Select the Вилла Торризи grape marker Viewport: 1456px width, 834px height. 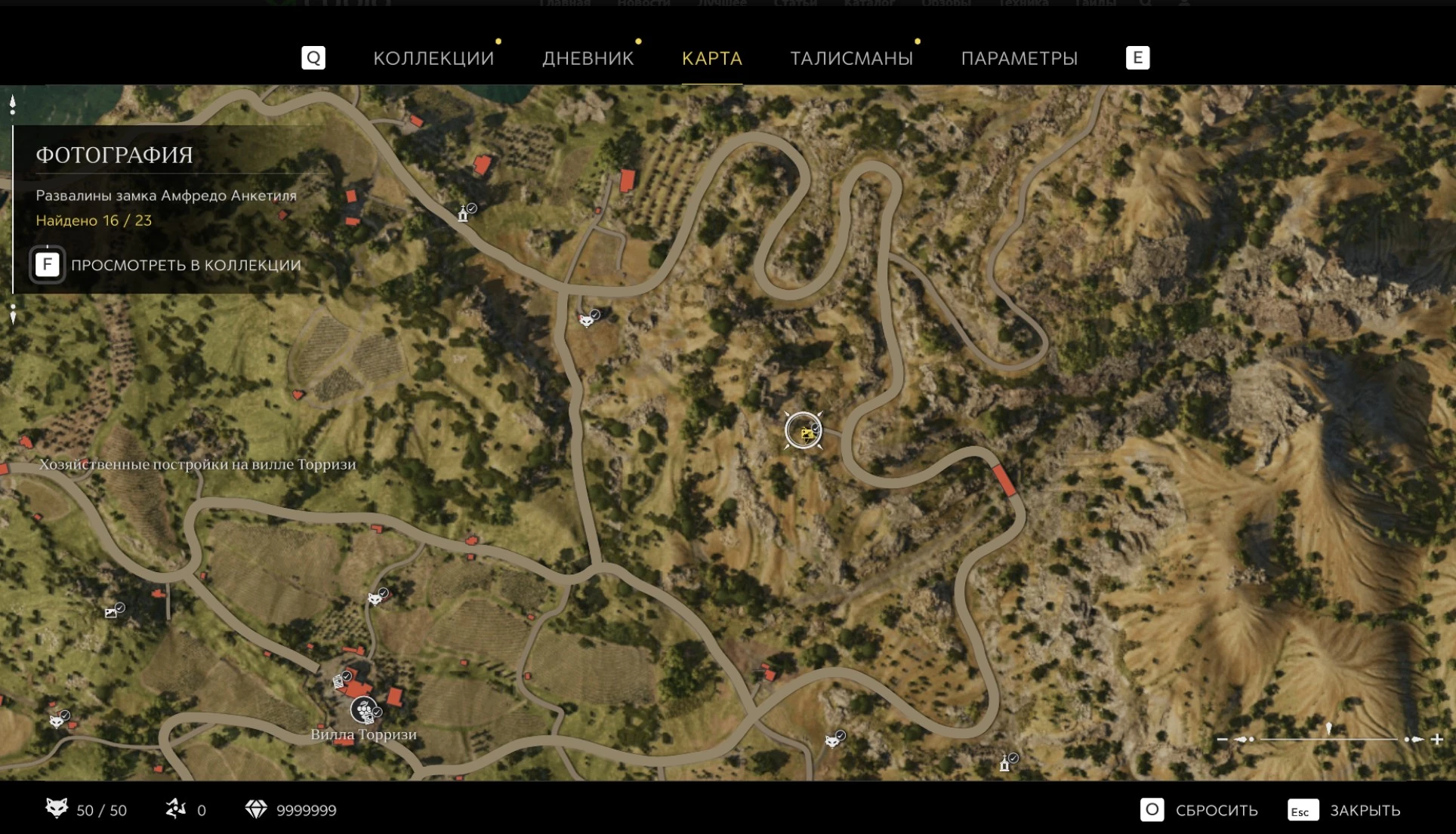pos(364,709)
